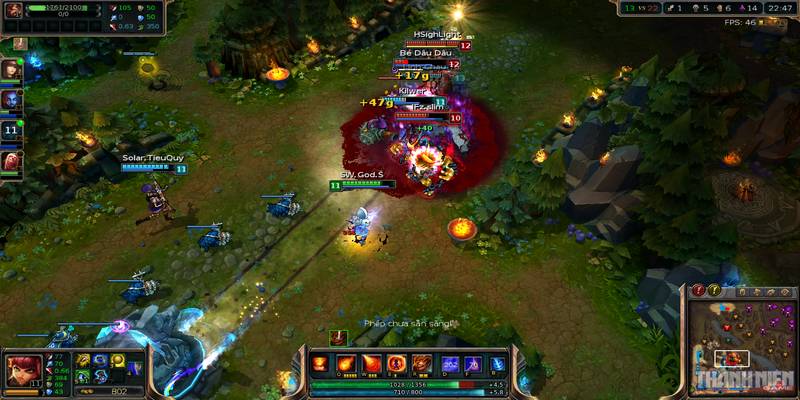Click the yellow alert ping button

[x=715, y=291]
